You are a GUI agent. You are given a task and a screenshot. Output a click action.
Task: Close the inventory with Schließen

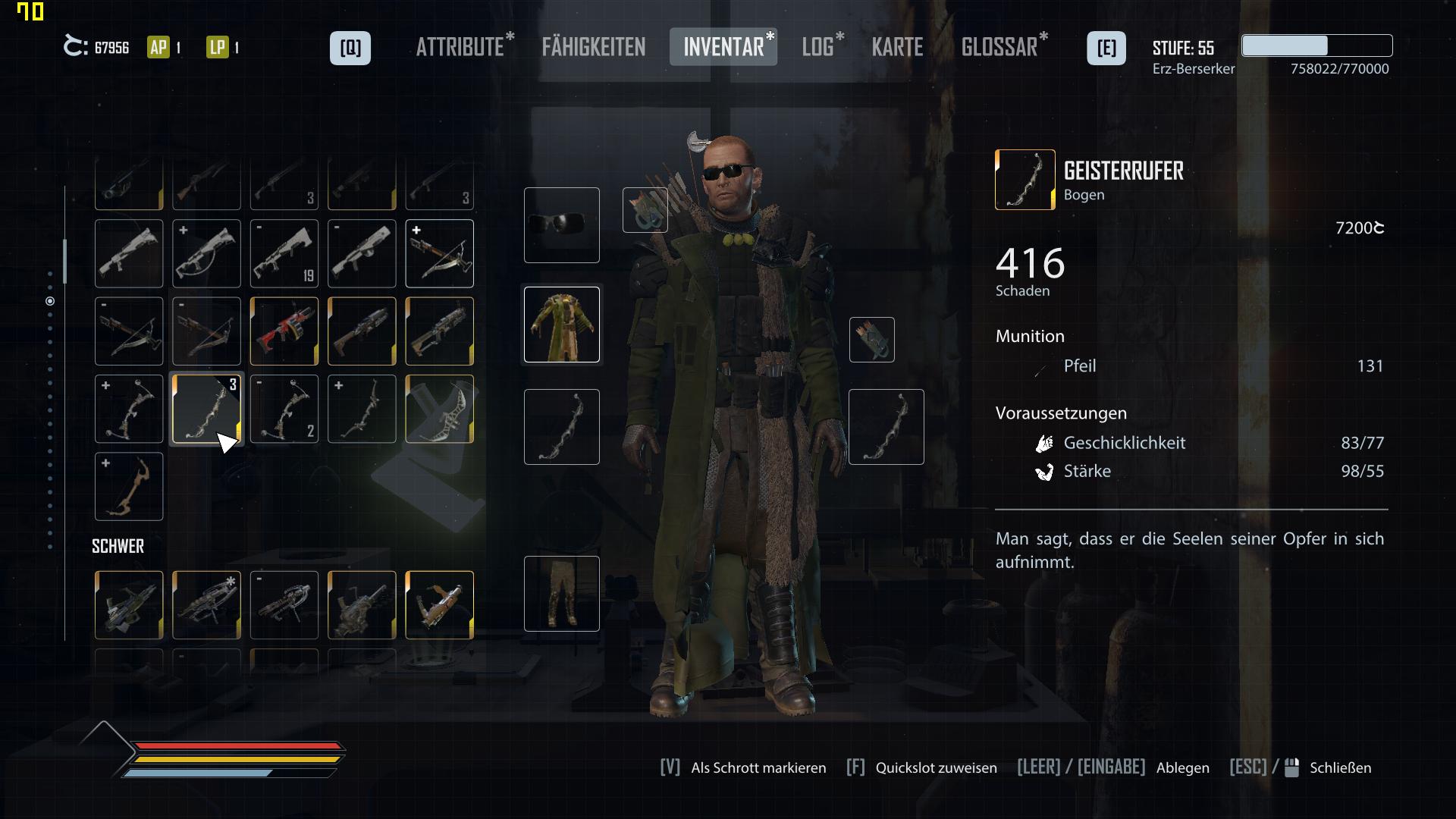(x=1340, y=768)
